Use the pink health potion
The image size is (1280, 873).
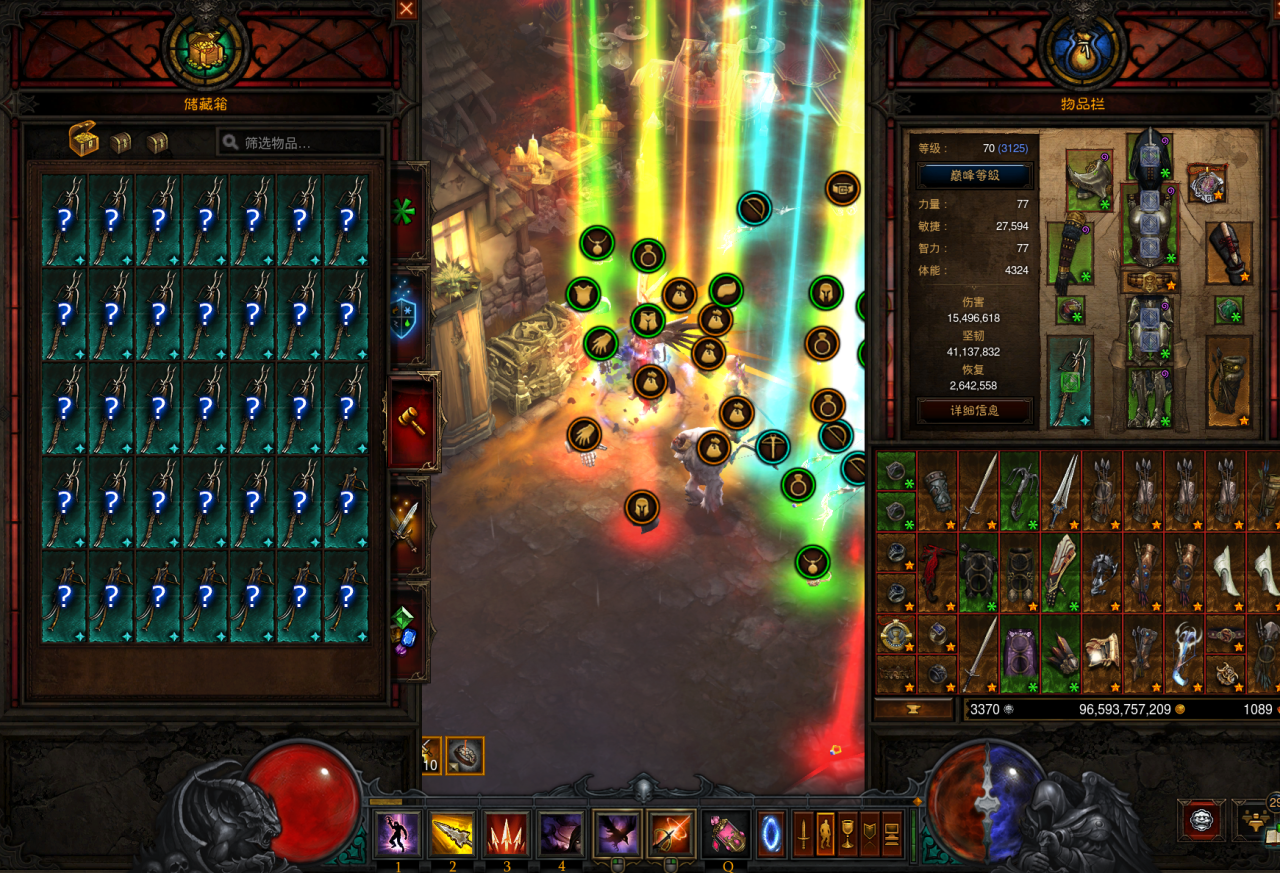click(726, 835)
